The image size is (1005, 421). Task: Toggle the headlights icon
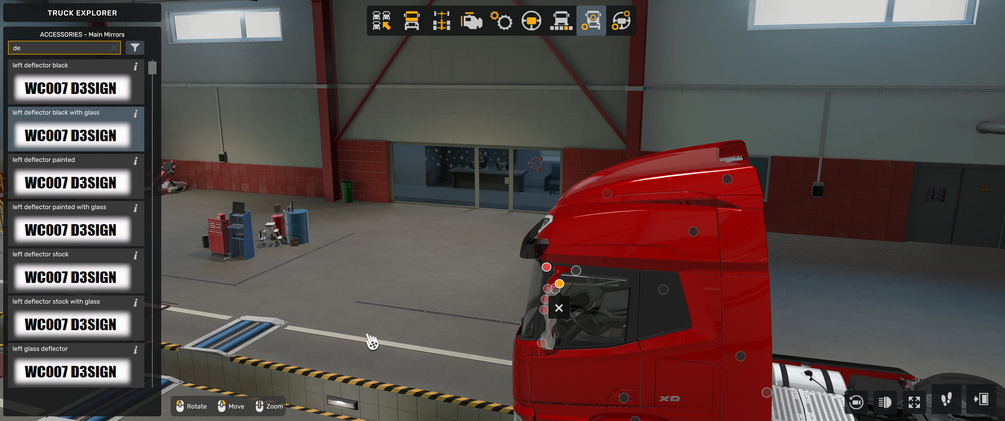coord(885,401)
